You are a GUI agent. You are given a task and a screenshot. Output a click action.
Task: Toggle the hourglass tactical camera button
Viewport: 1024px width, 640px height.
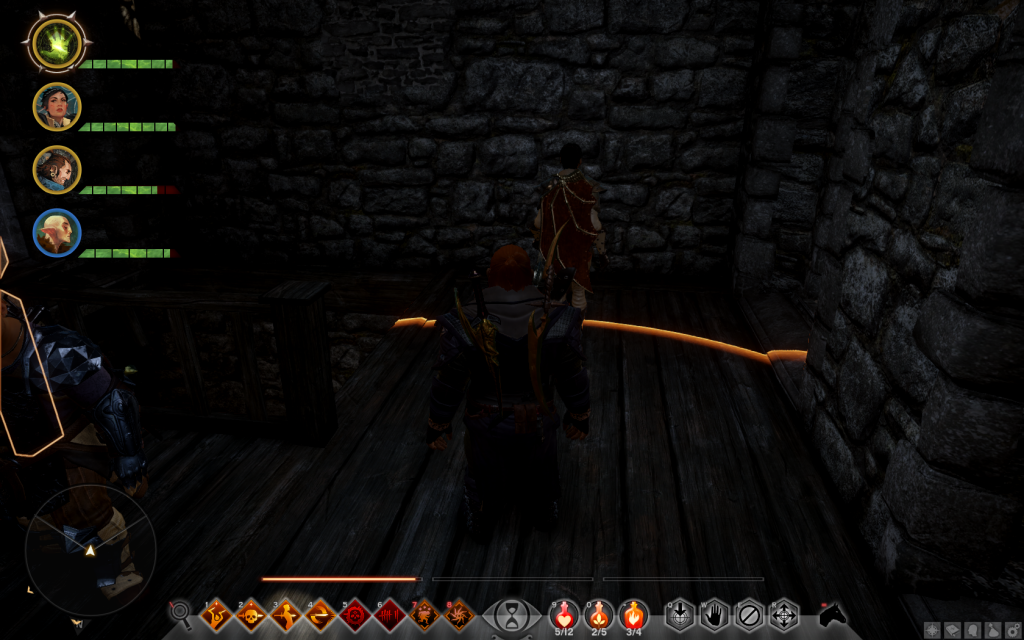pos(512,614)
